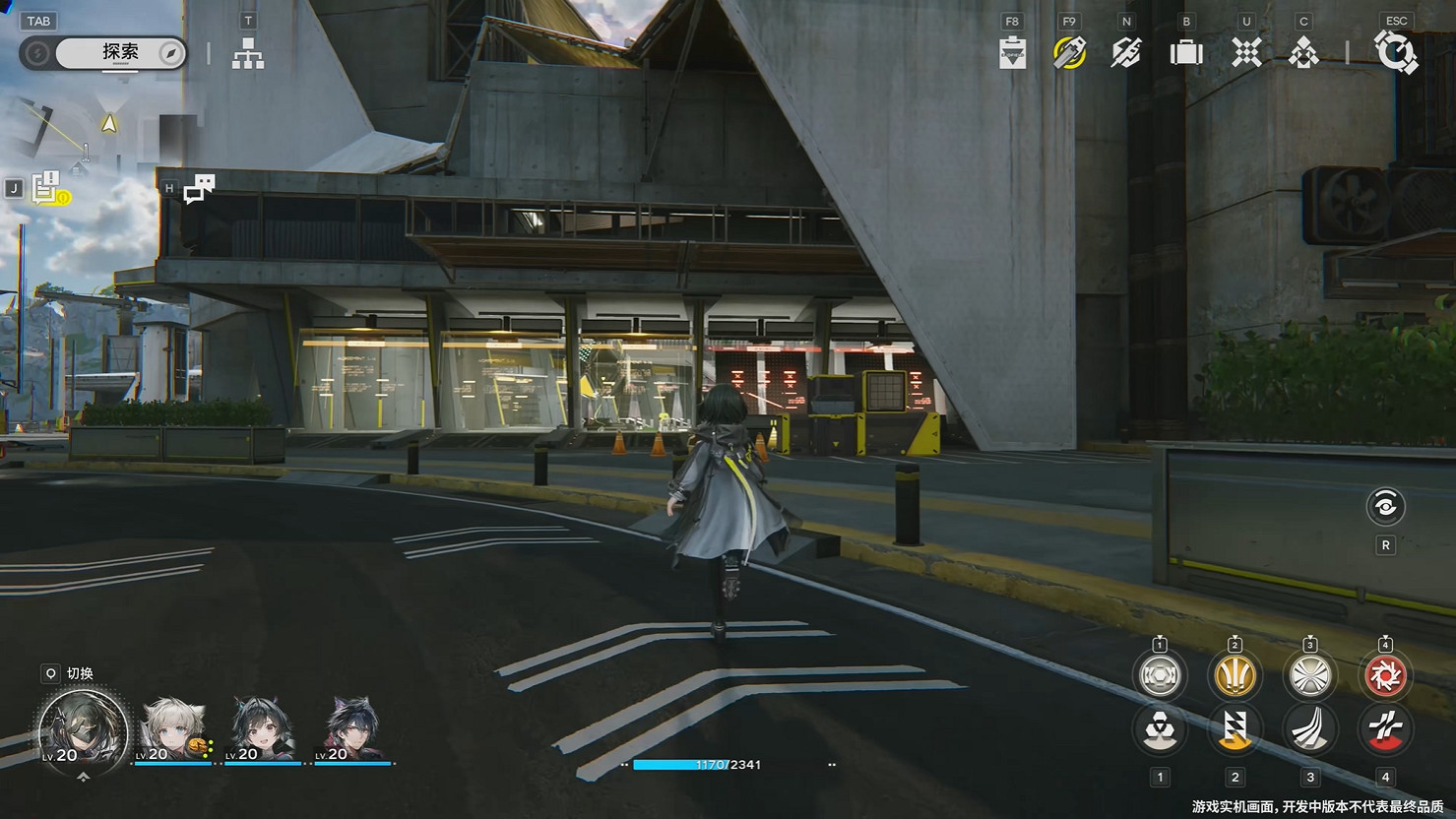Open the checkered X-shaped icon menu
The height and width of the screenshot is (819, 1456).
1246,53
